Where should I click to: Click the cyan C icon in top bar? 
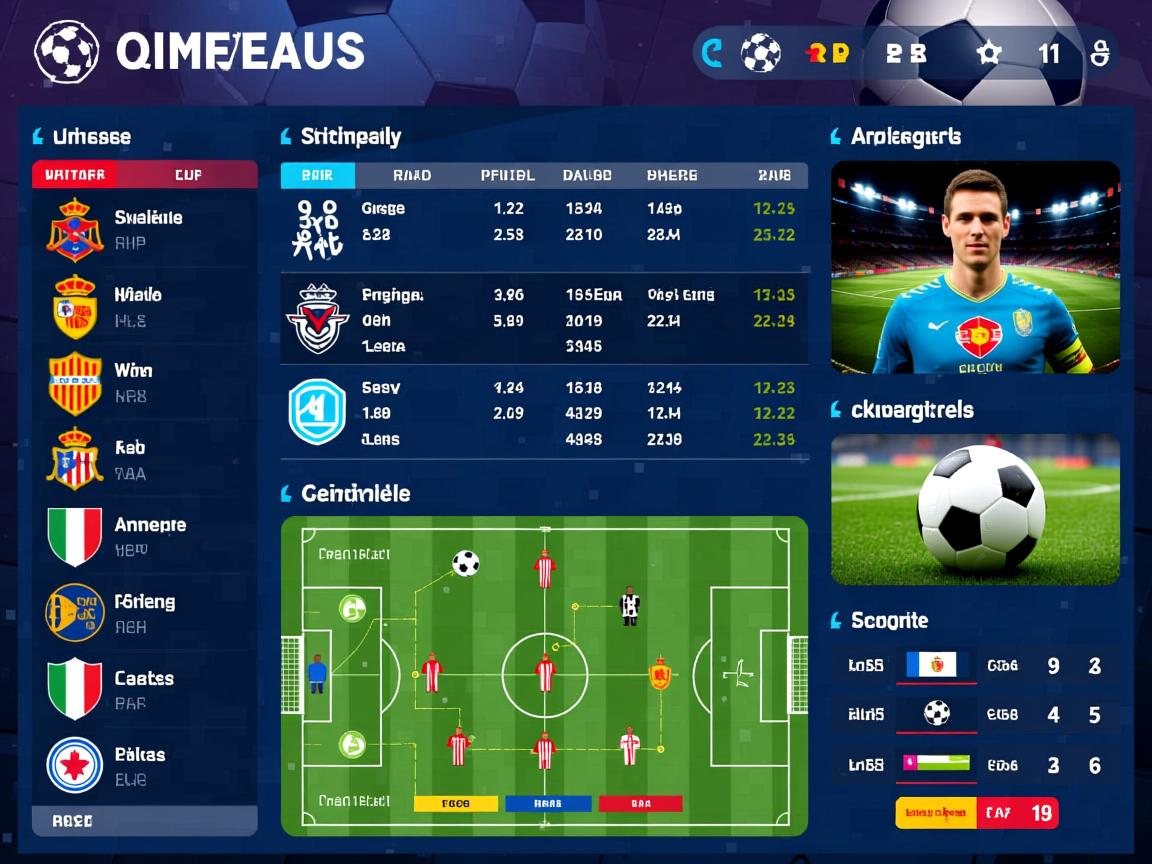(x=712, y=53)
